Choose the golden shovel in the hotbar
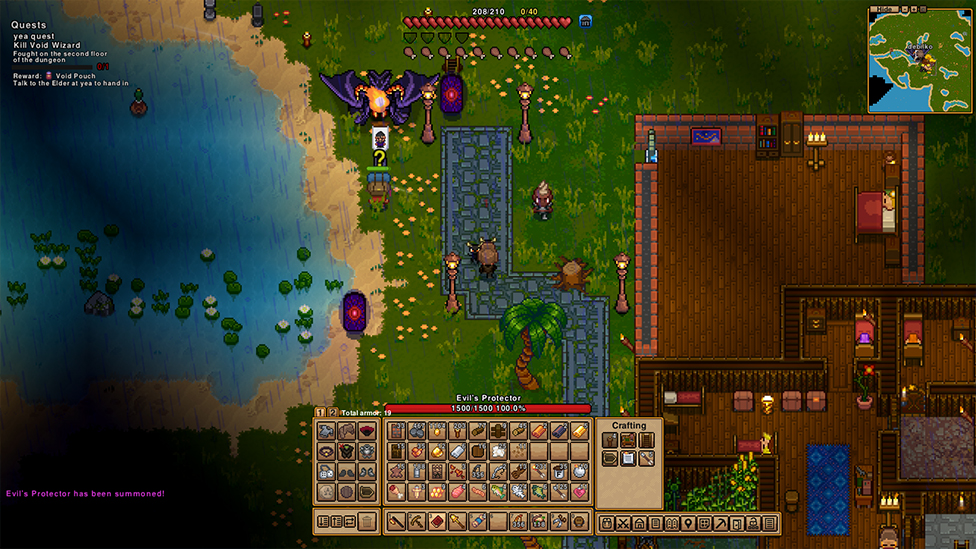976x549 pixels. [x=457, y=521]
